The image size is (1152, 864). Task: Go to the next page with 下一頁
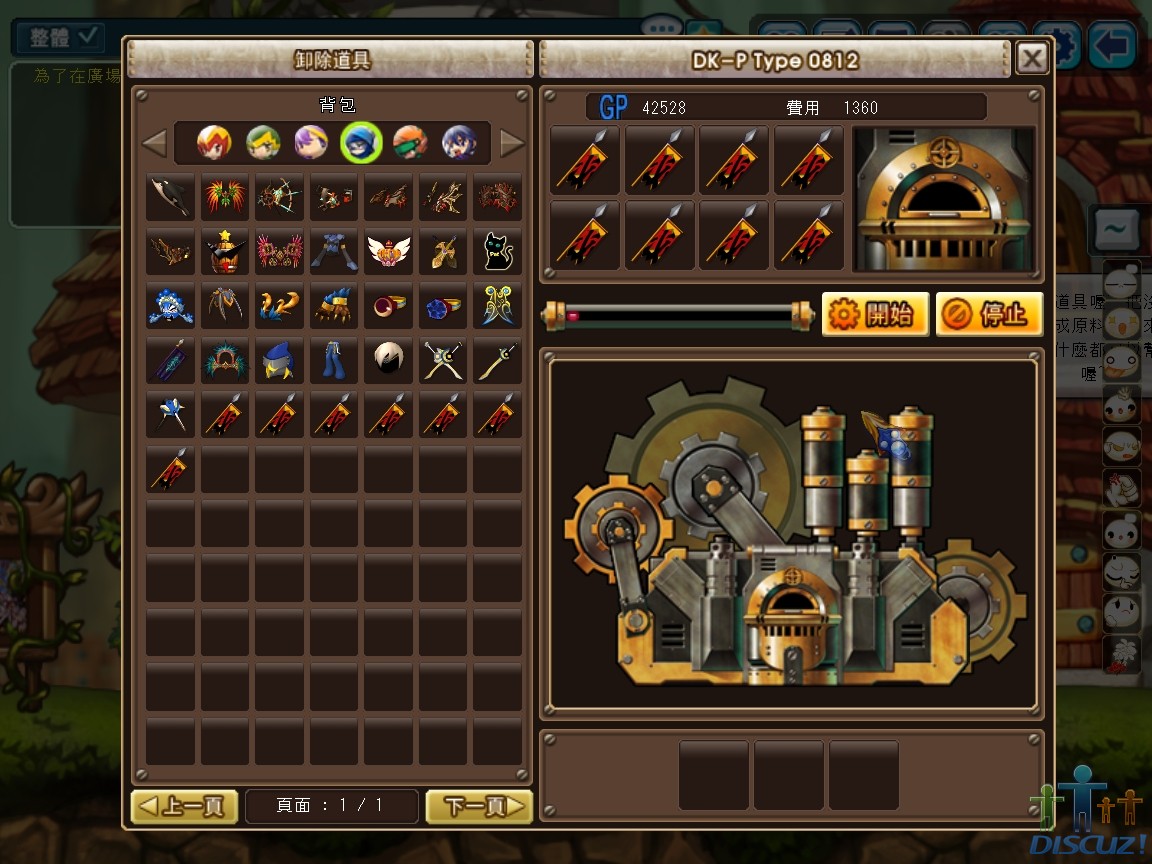479,806
